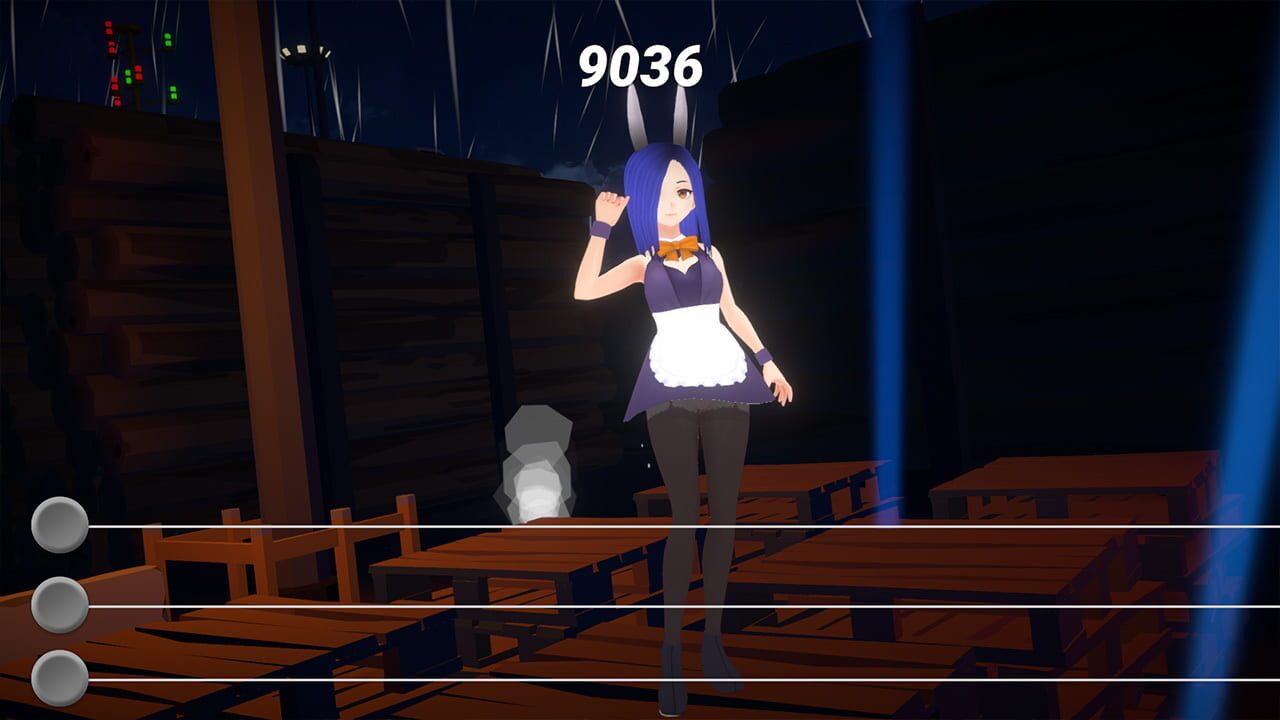The height and width of the screenshot is (720, 1280).
Task: Toggle the red signal light on the left pole
Action: click(x=107, y=28)
